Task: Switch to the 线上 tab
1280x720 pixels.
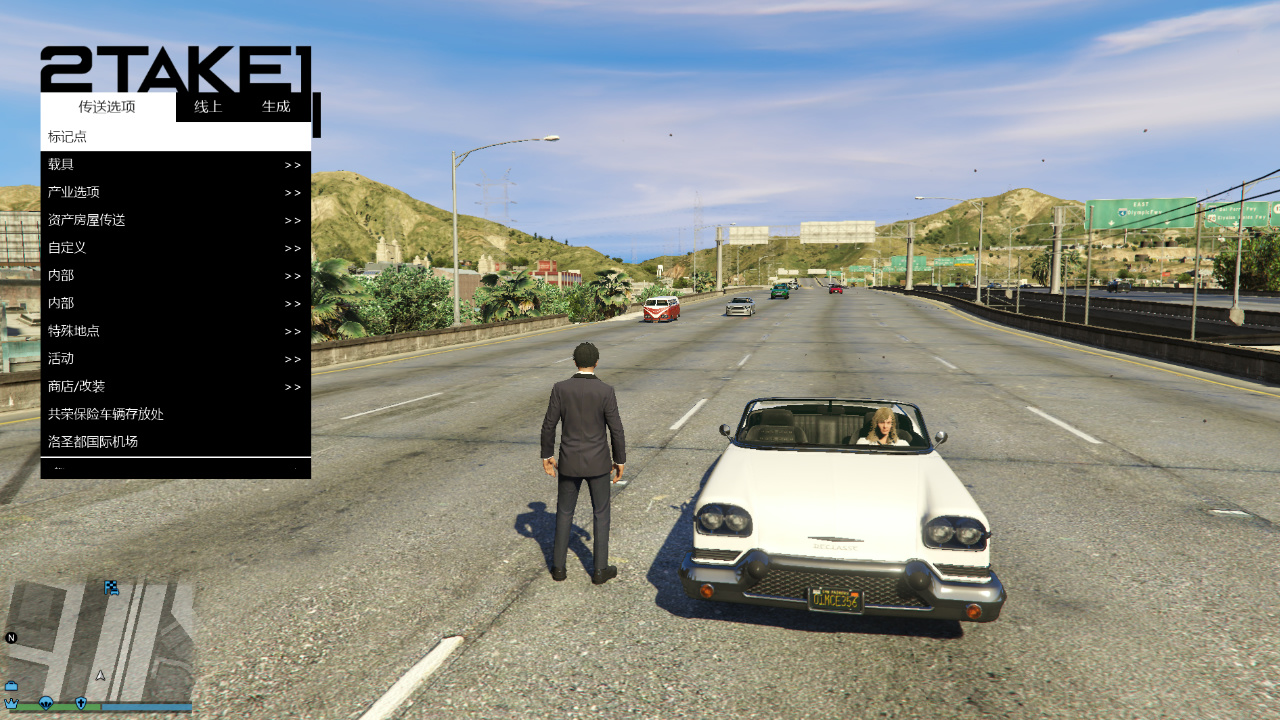Action: 208,107
